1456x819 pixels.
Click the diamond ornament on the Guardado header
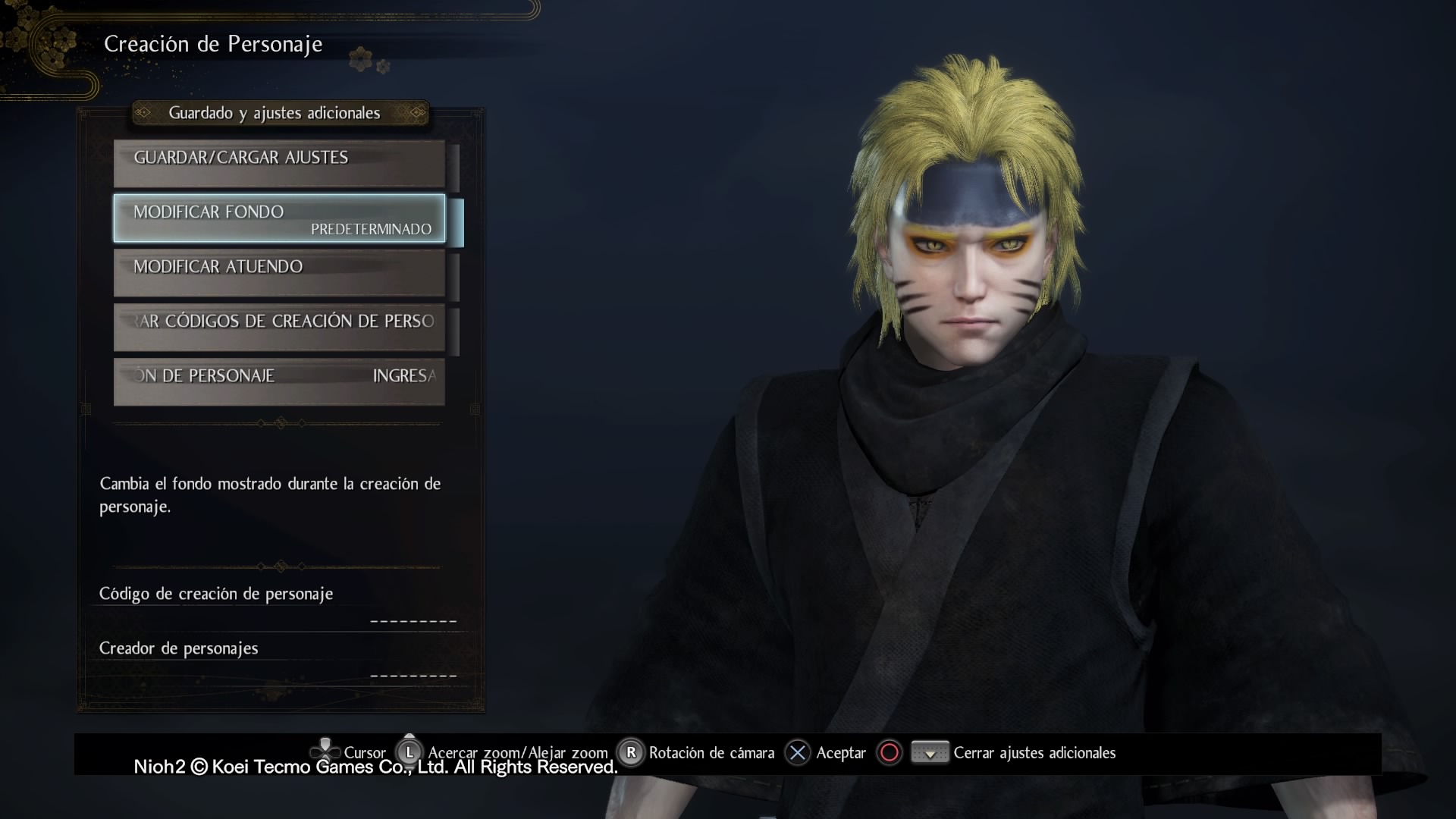[146, 113]
